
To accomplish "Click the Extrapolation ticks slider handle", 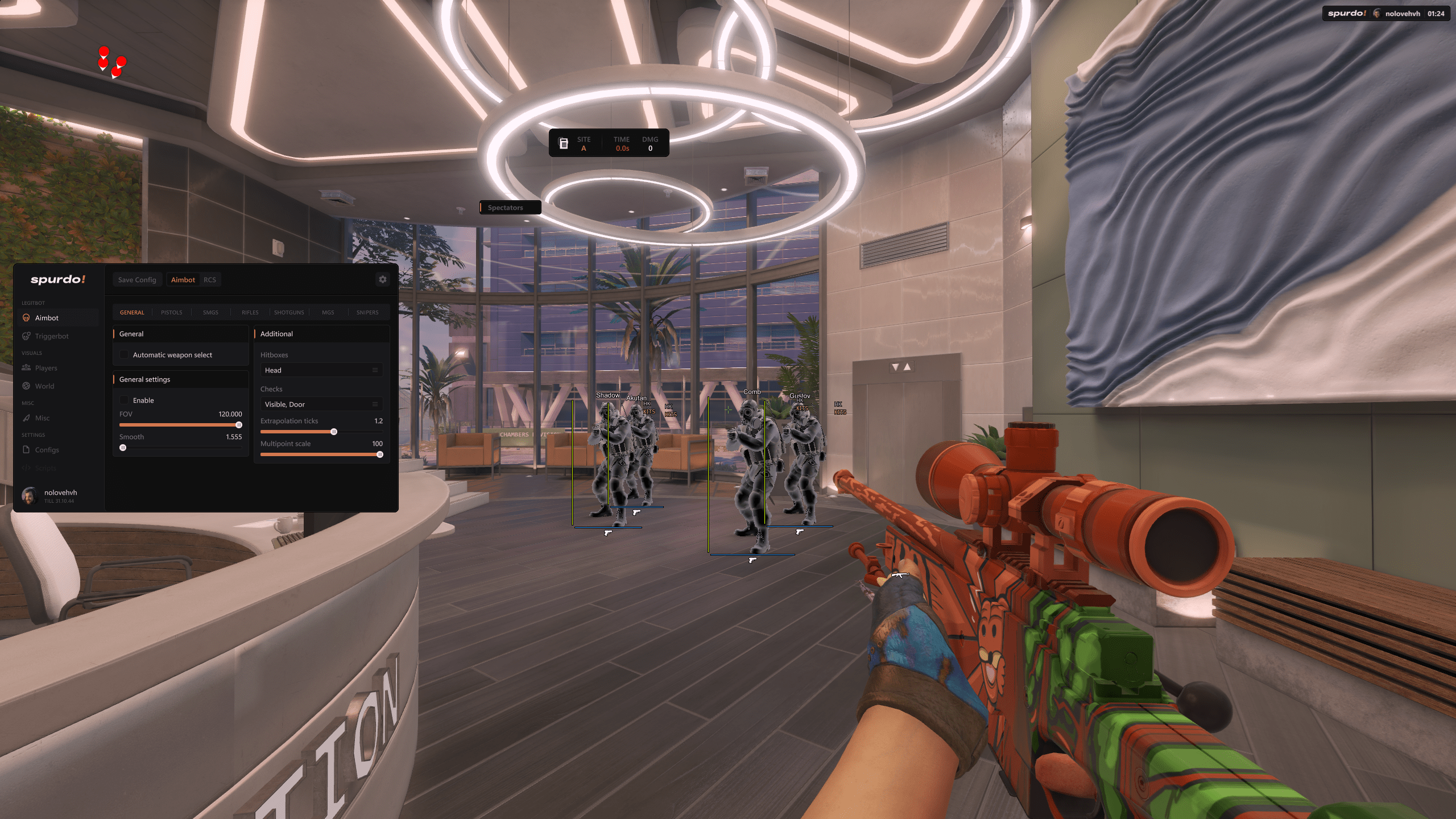I will (334, 432).
